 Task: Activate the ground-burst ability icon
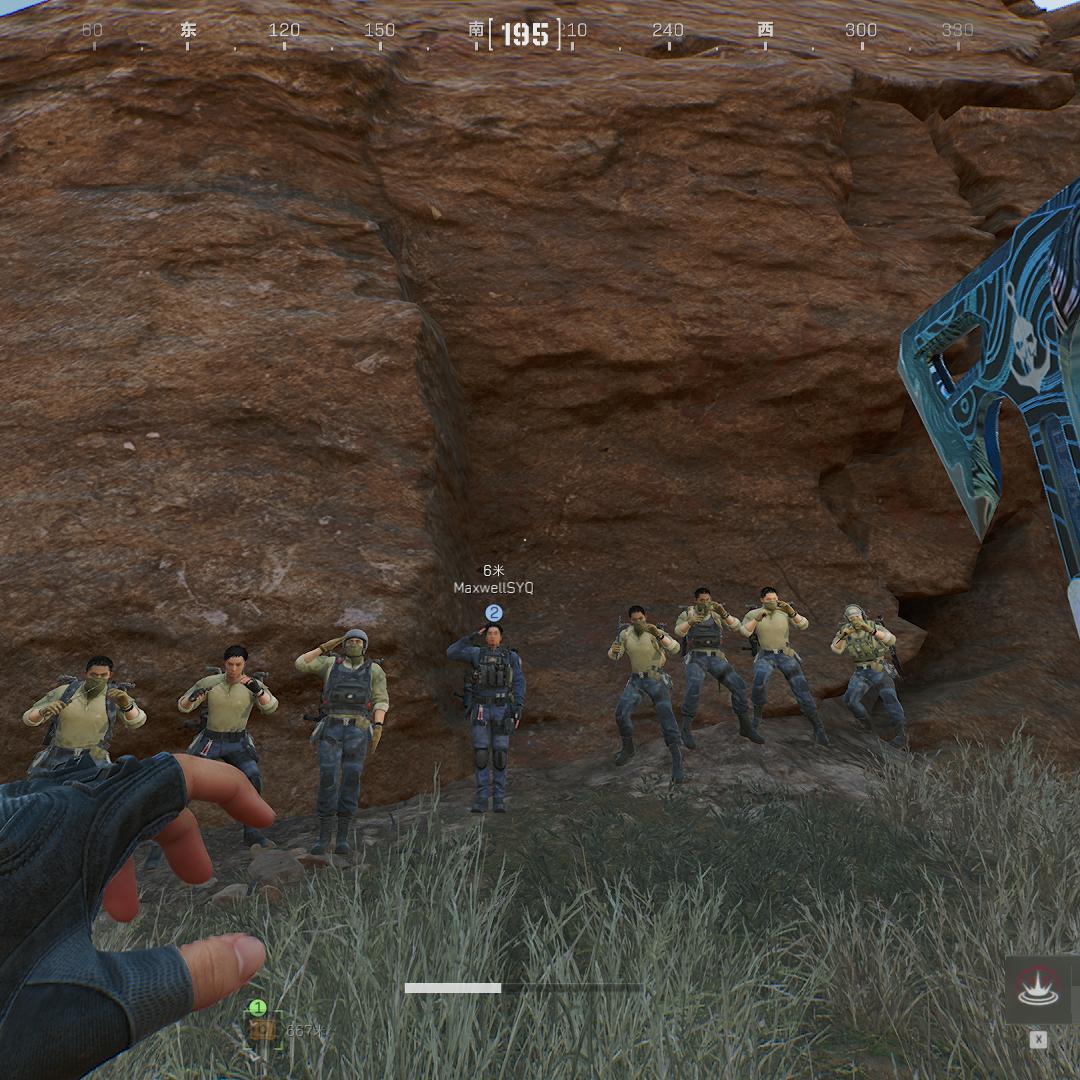point(1038,988)
